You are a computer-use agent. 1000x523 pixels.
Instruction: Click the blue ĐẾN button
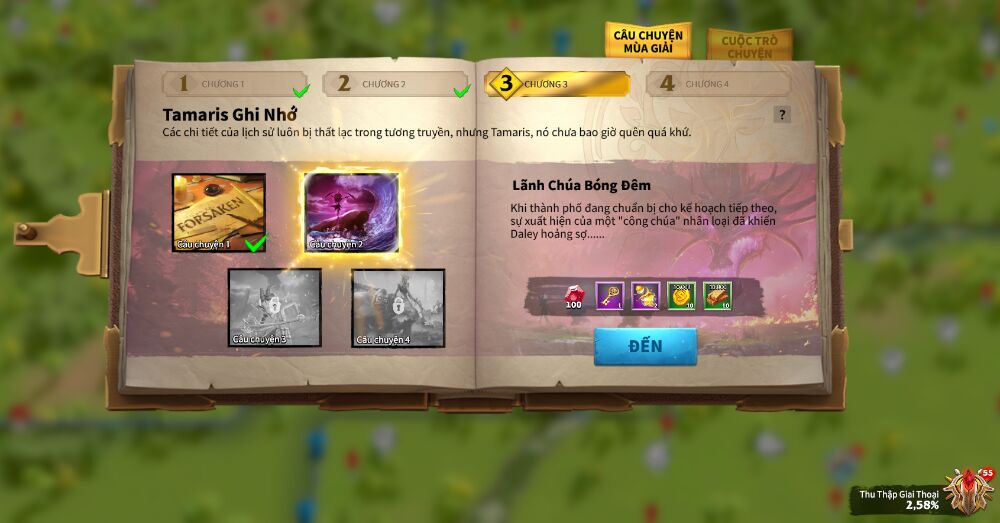point(645,346)
